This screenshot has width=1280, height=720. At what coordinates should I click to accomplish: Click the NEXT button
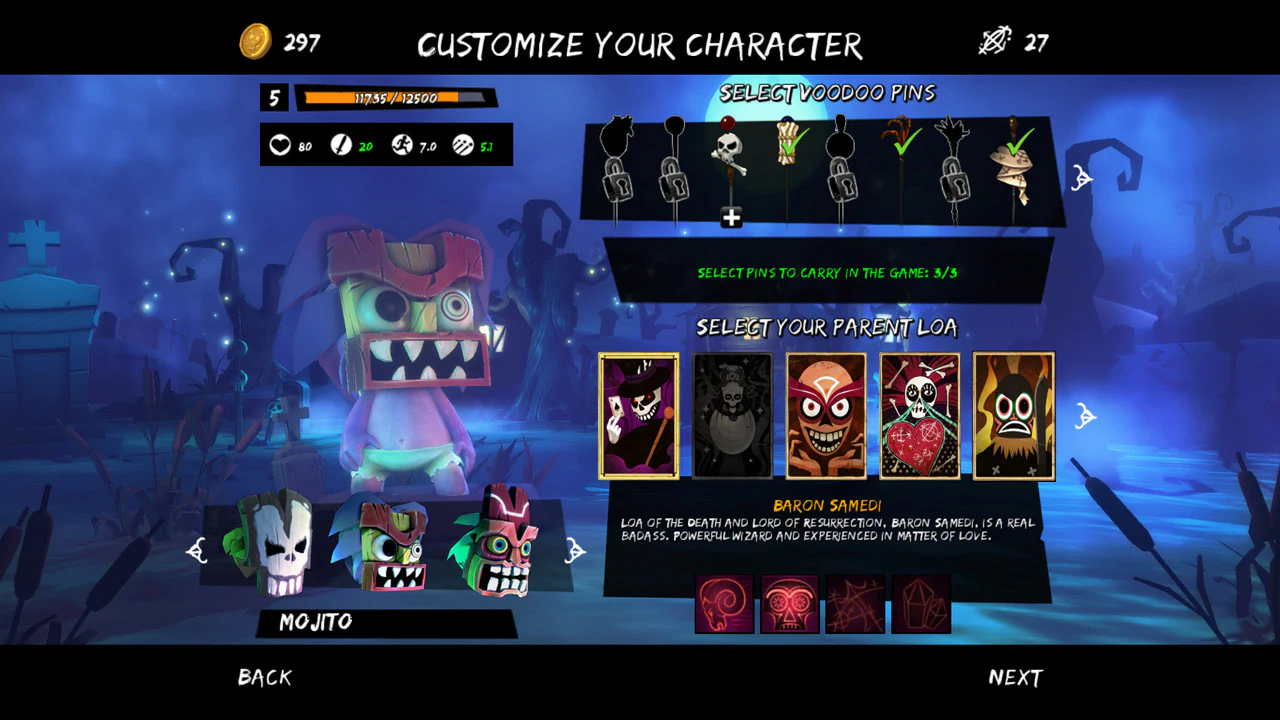pos(1015,677)
